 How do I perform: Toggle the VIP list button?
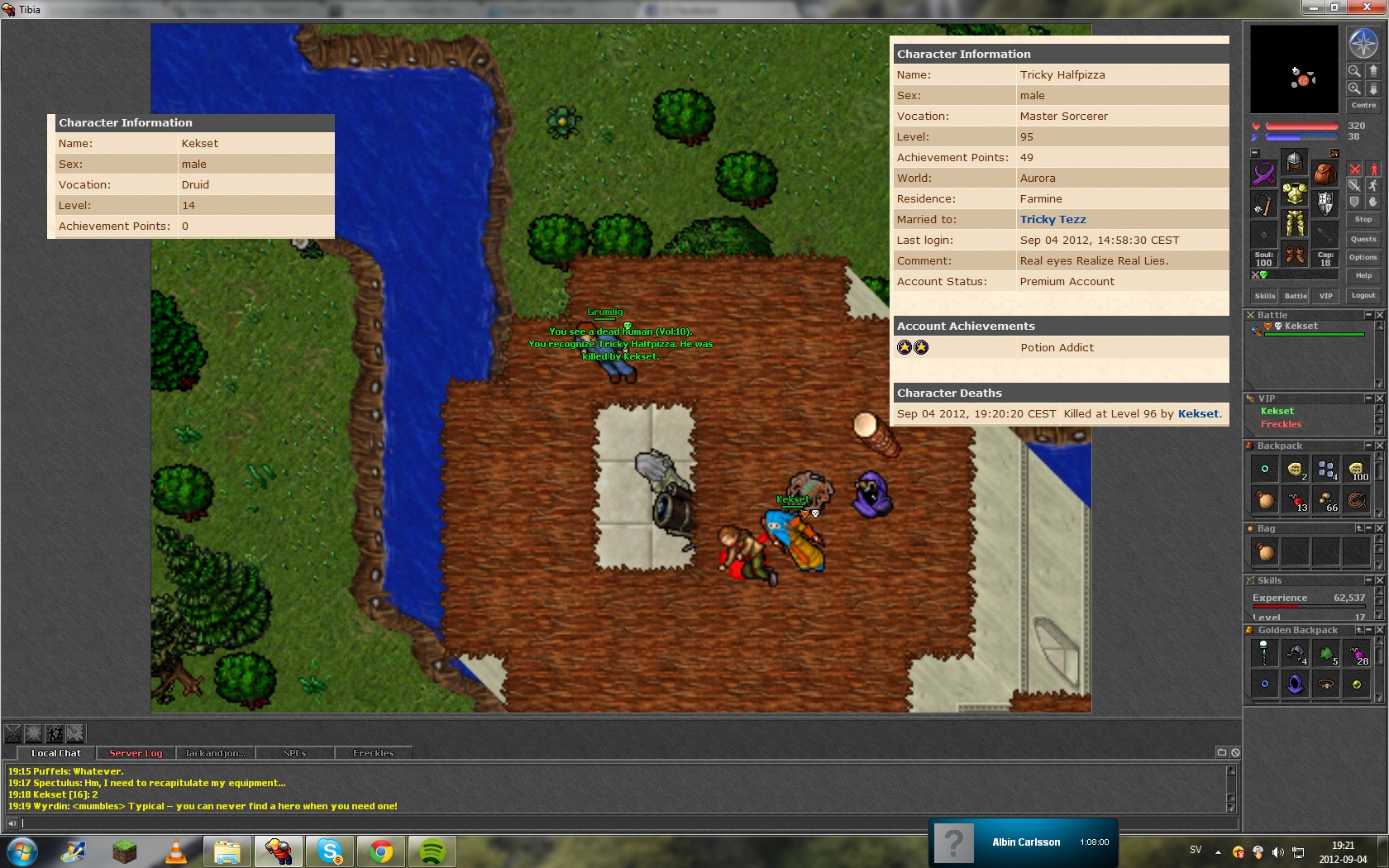[1325, 296]
